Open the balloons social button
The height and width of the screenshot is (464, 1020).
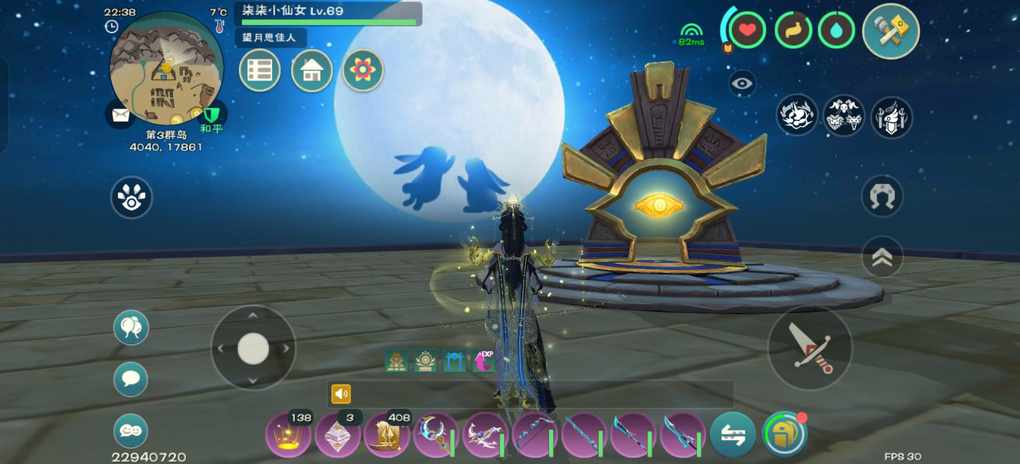click(131, 327)
